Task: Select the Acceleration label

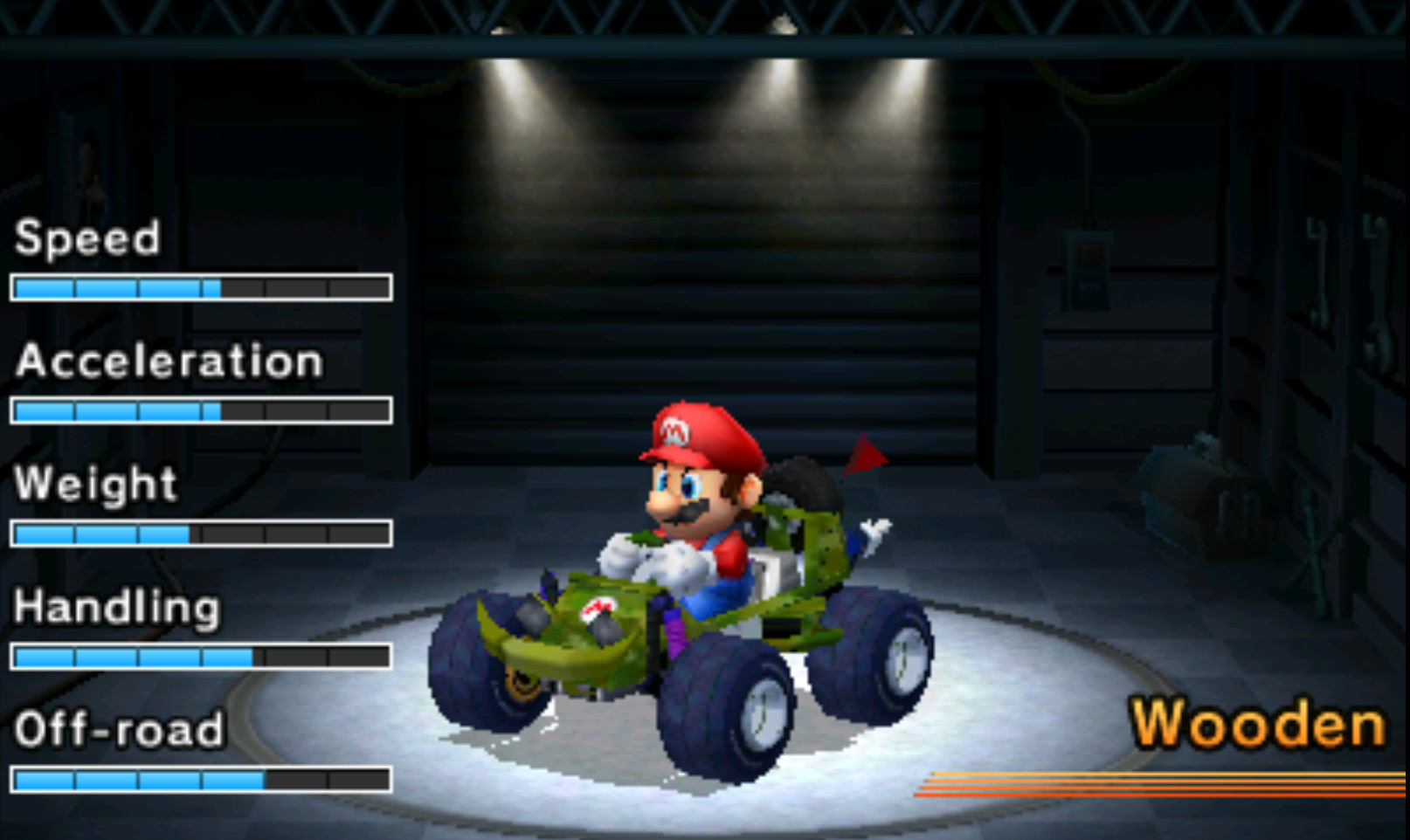Action: [166, 361]
